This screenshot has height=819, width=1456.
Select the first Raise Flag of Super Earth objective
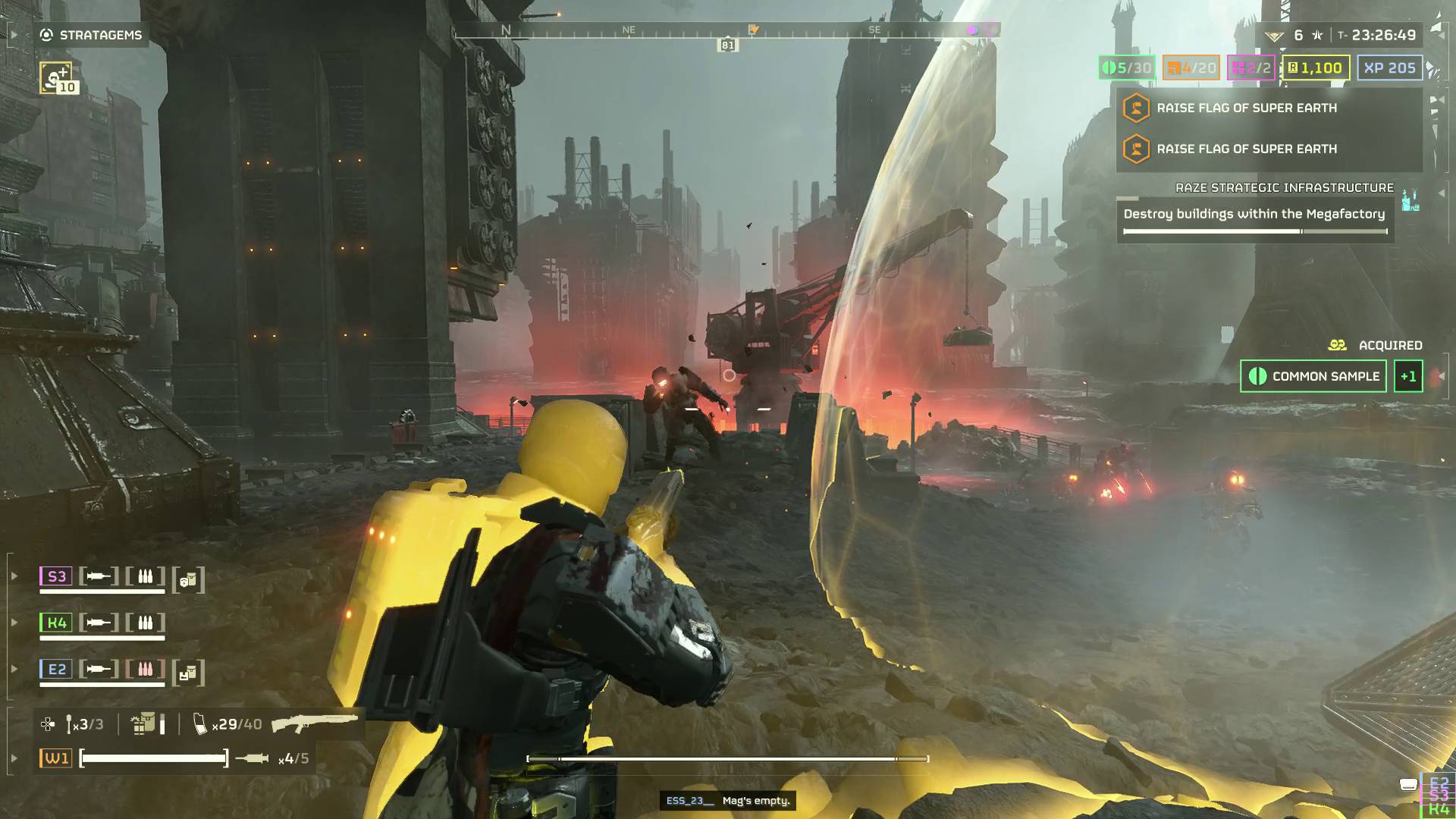point(1246,108)
